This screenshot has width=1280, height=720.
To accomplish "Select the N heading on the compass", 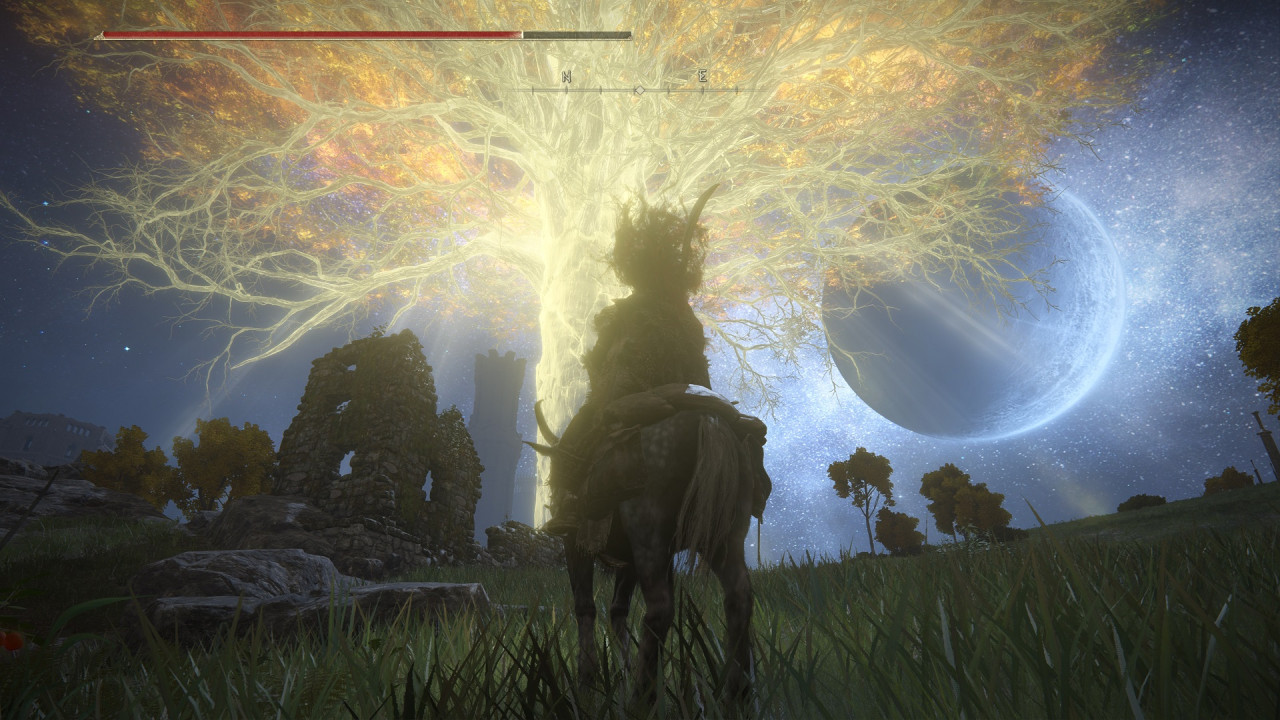I will 567,76.
